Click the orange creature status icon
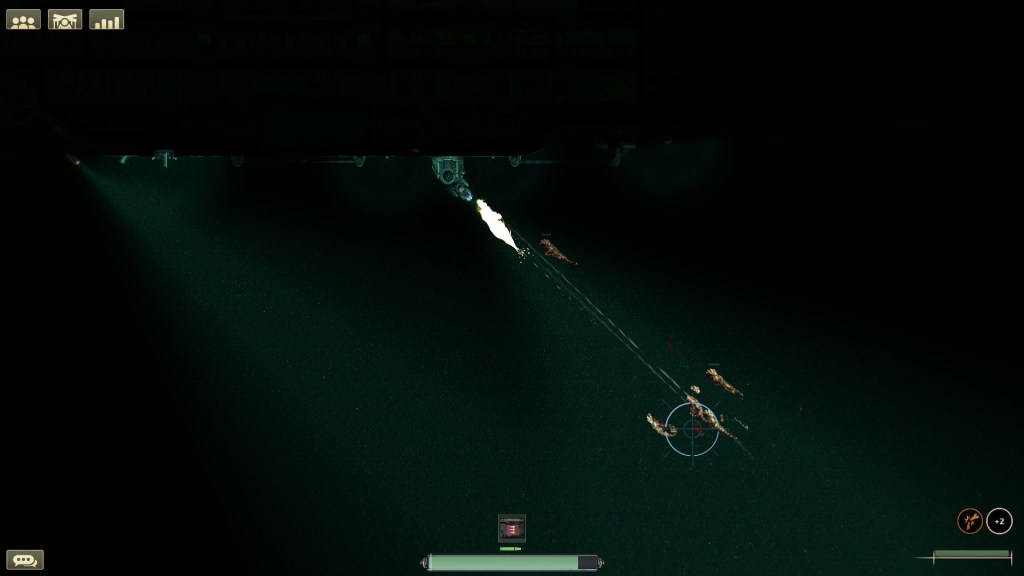Image resolution: width=1024 pixels, height=576 pixels. point(970,521)
